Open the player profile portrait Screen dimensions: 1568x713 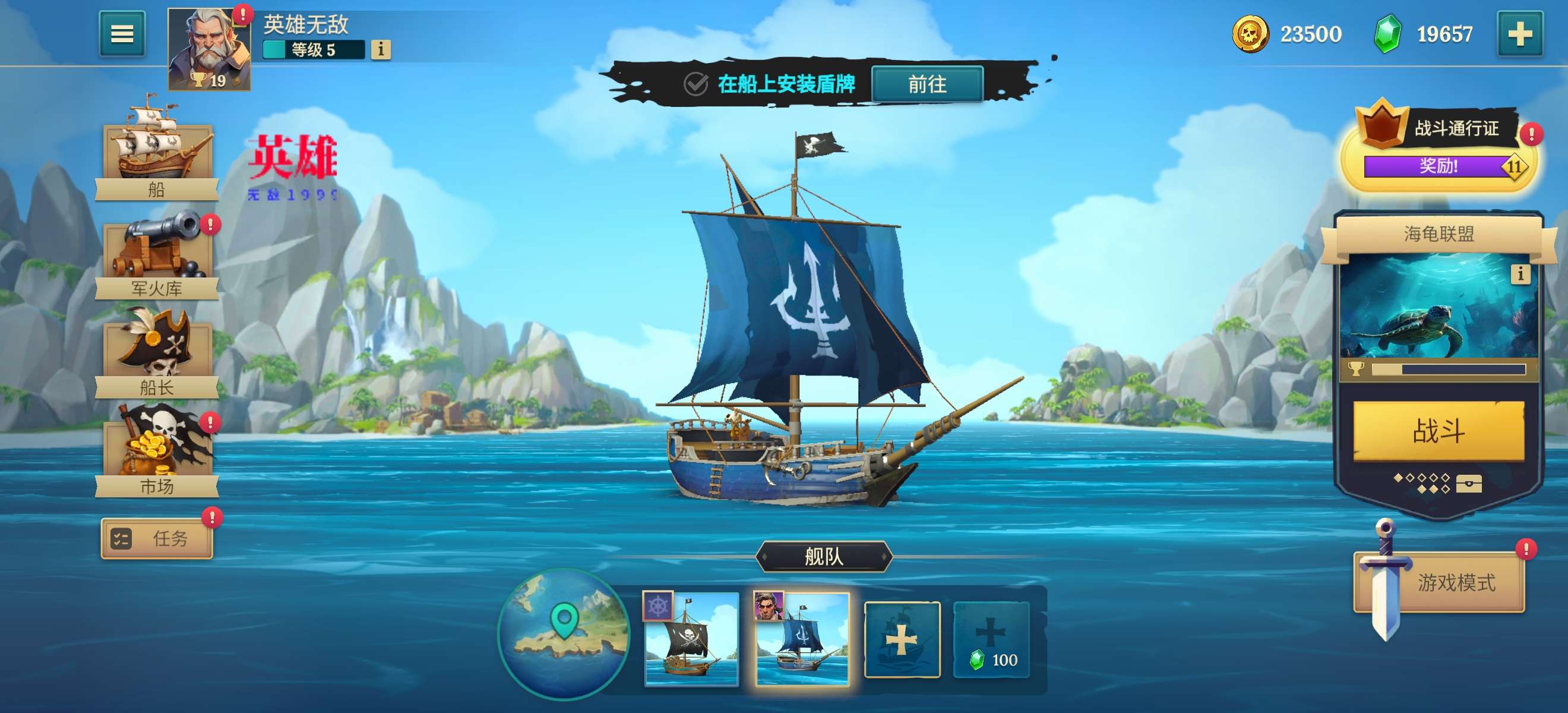(209, 49)
